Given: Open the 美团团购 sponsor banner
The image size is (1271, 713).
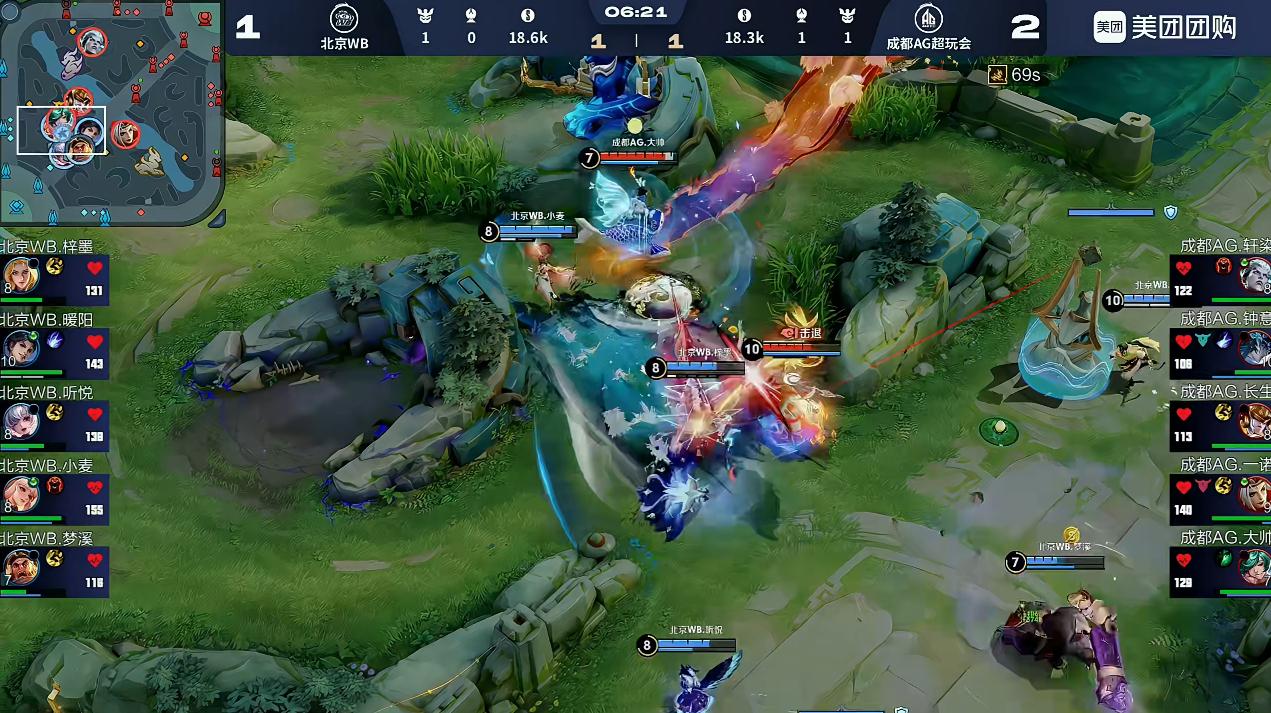Looking at the screenshot, I should pyautogui.click(x=1164, y=27).
